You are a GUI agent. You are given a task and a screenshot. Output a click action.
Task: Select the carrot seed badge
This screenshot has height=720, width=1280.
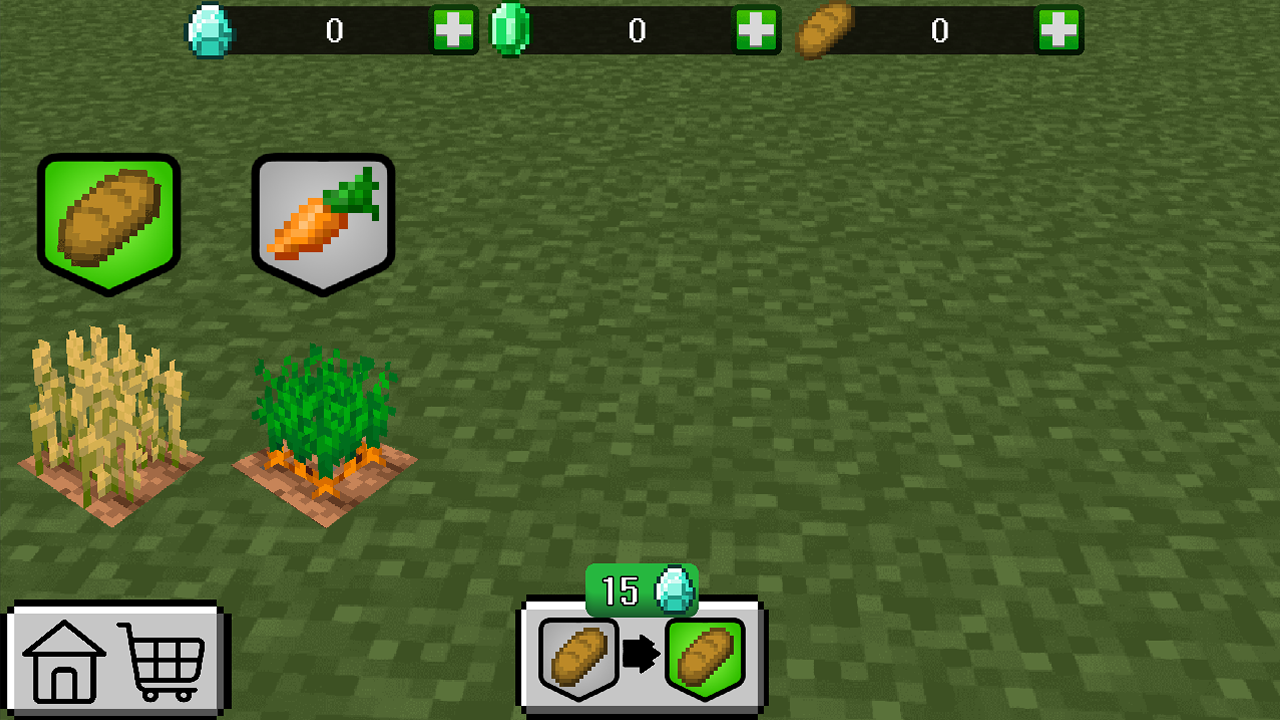pos(323,220)
